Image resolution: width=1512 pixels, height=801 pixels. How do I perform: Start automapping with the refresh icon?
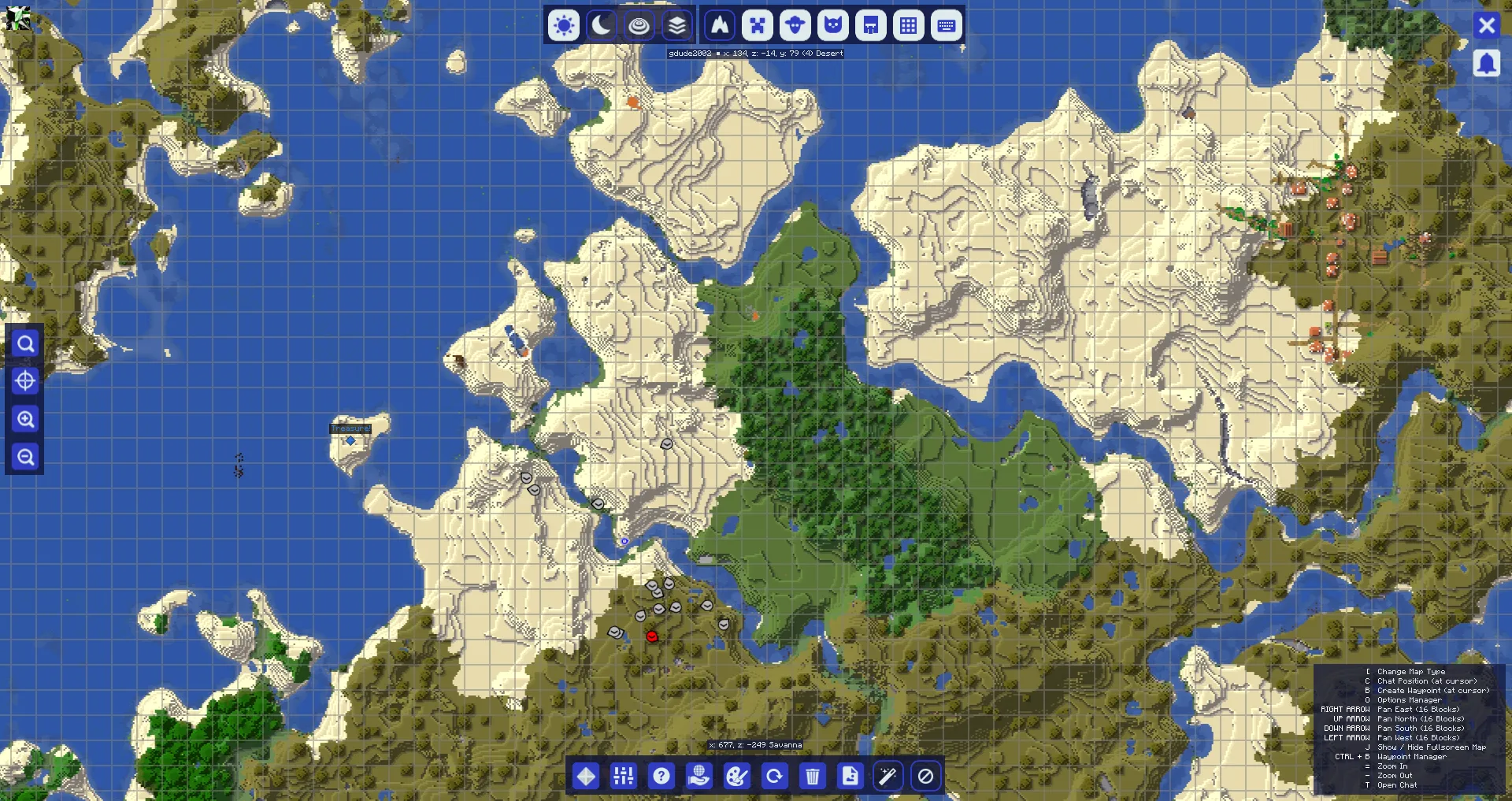click(x=775, y=776)
